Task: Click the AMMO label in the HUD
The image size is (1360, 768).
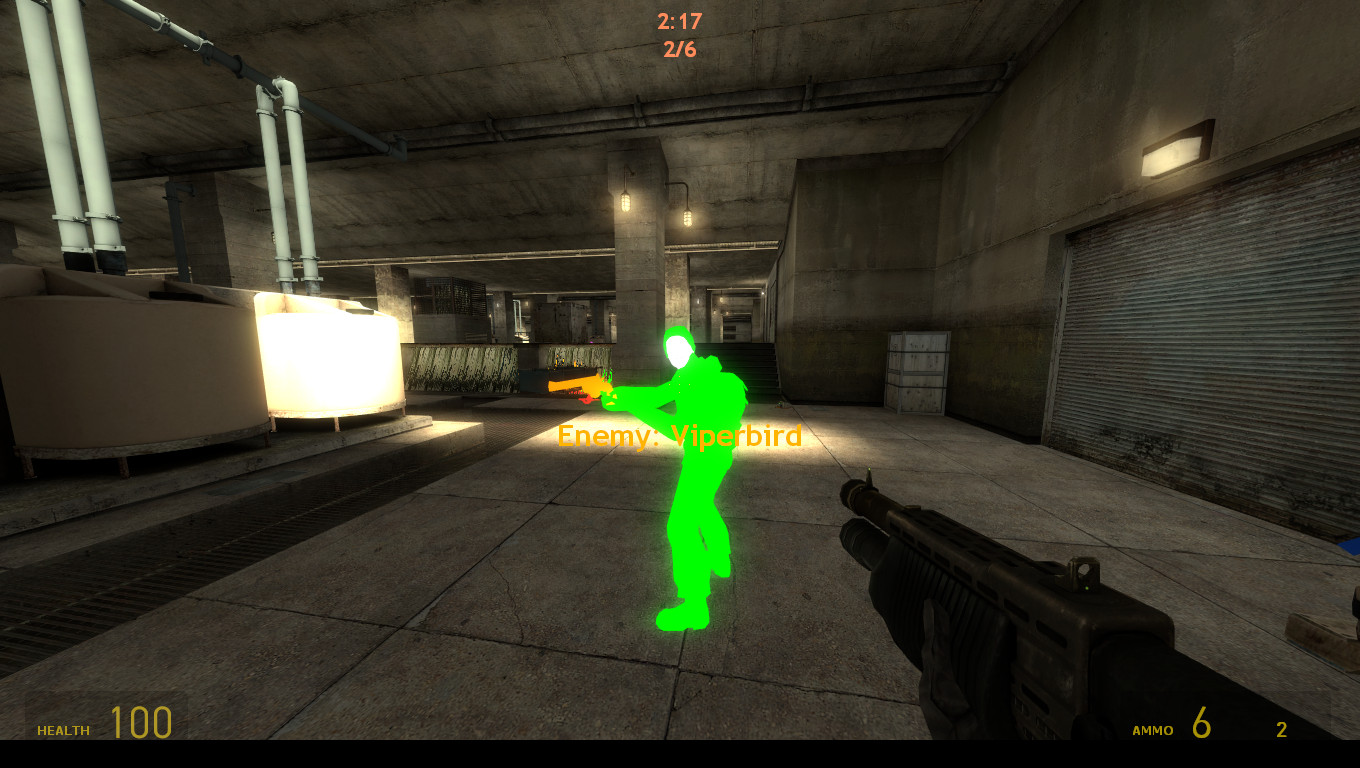Action: 1151,731
